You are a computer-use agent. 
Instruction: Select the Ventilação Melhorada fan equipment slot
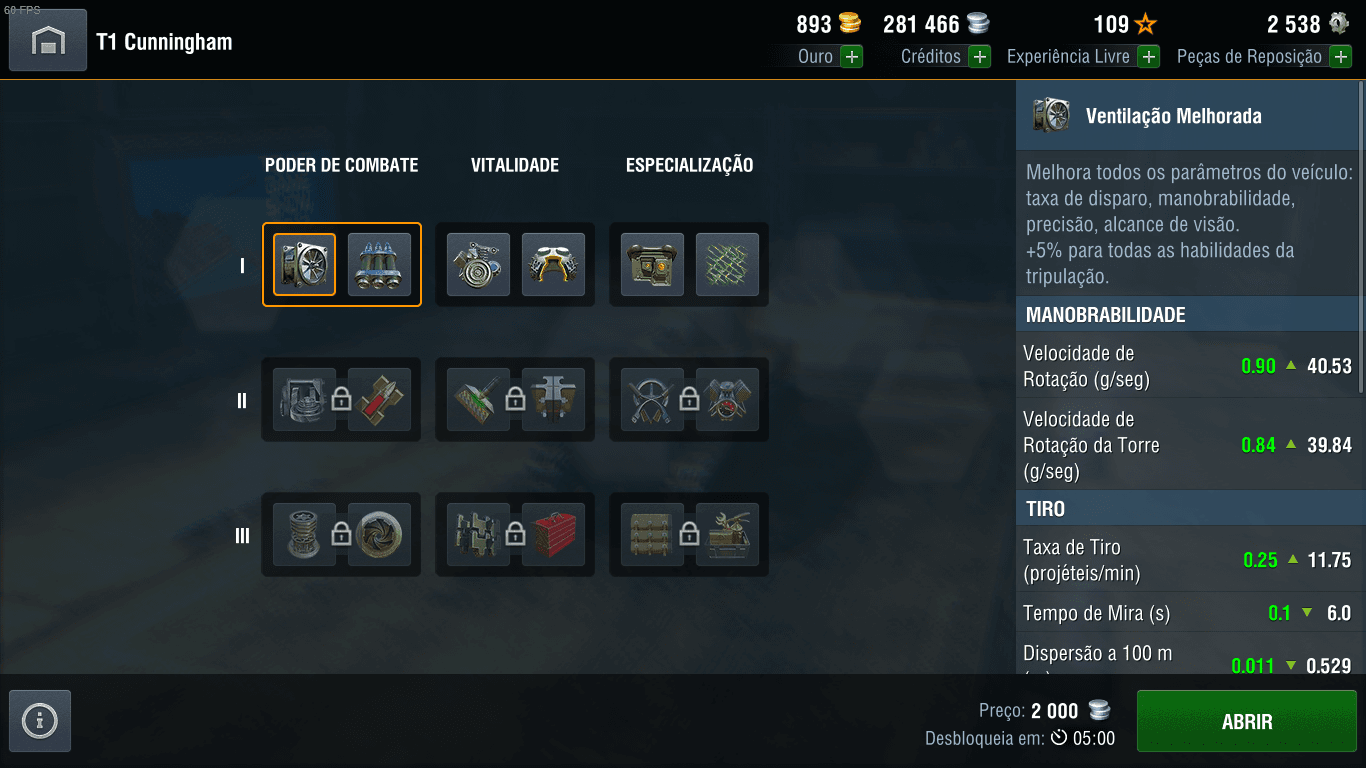pyautogui.click(x=305, y=265)
